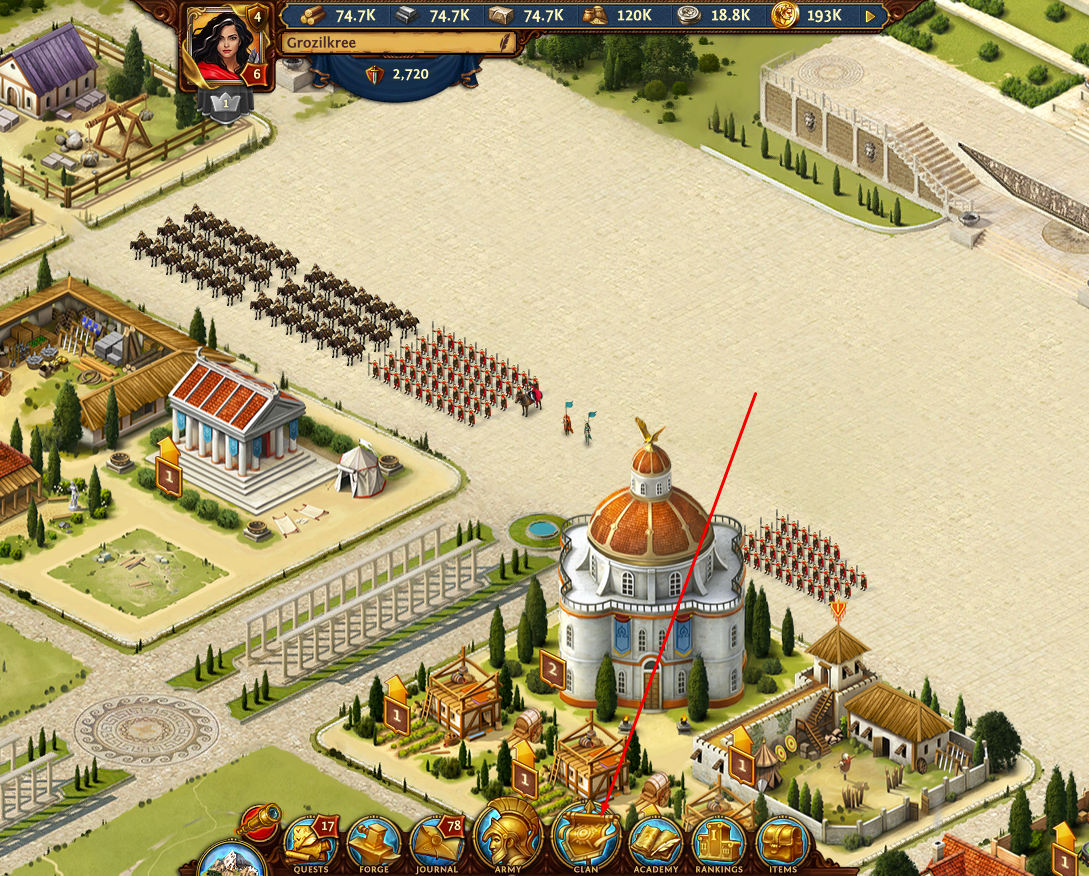Expand the resource bar with the arrow

870,16
